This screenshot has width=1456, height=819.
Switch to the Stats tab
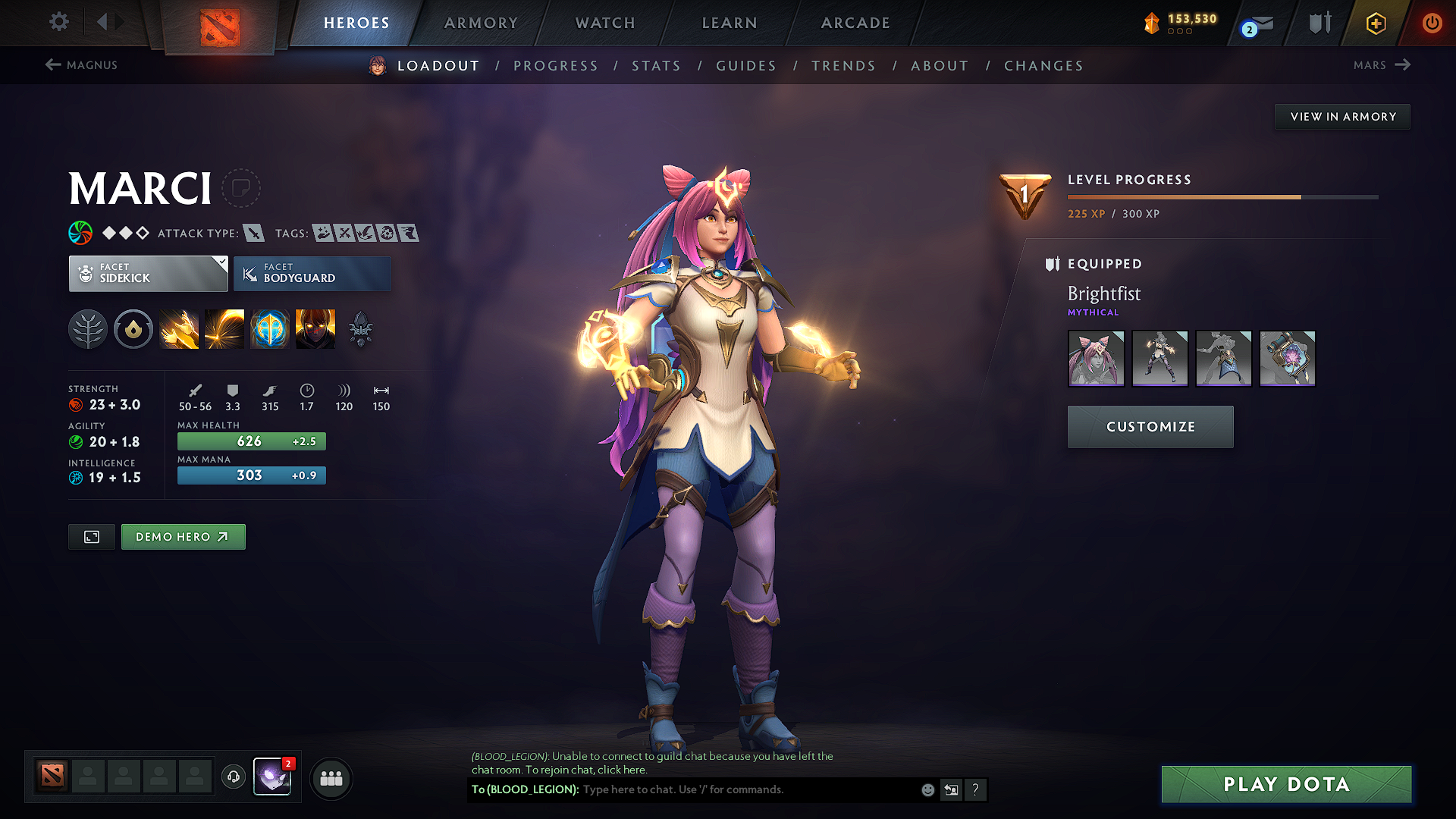click(656, 65)
